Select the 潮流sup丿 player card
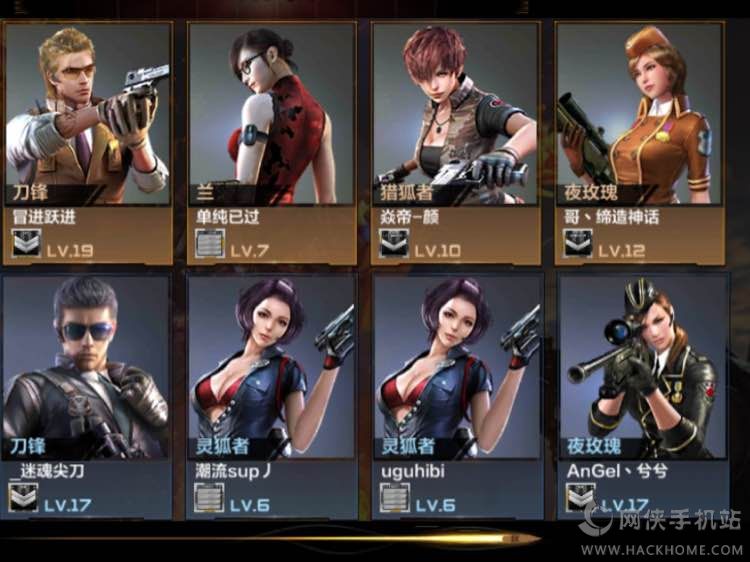The image size is (750, 562). click(271, 395)
